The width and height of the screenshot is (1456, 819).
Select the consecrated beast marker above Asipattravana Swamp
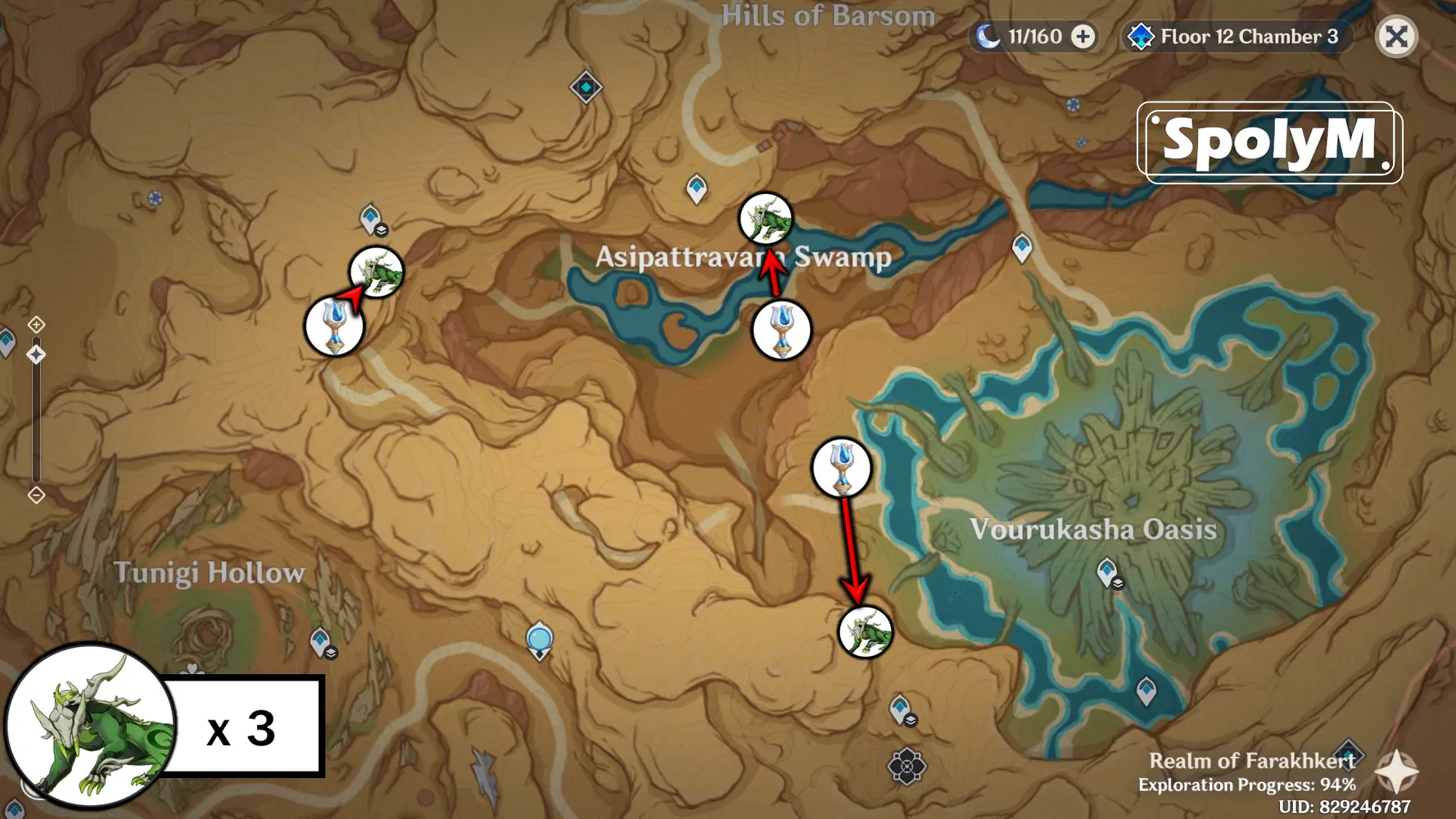click(x=766, y=219)
